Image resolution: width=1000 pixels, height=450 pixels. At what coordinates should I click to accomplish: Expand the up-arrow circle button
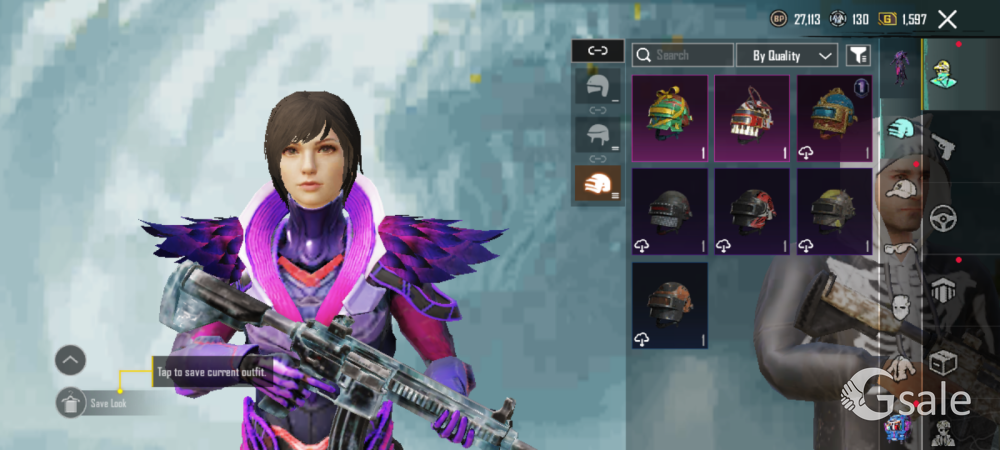[70, 360]
